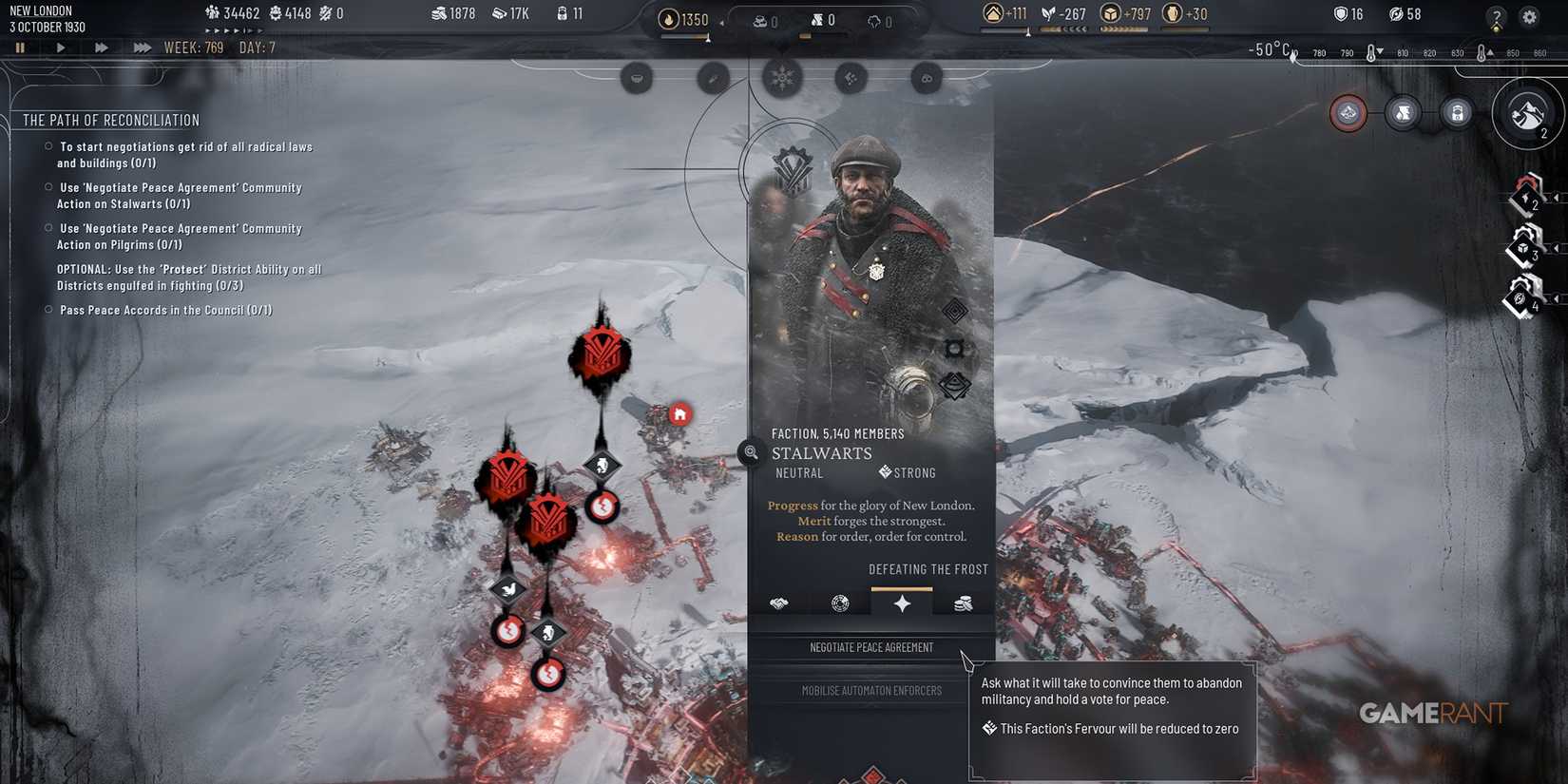Select the magnifying glass beside the Stalwarts panel
This screenshot has width=1568, height=784.
coord(750,452)
